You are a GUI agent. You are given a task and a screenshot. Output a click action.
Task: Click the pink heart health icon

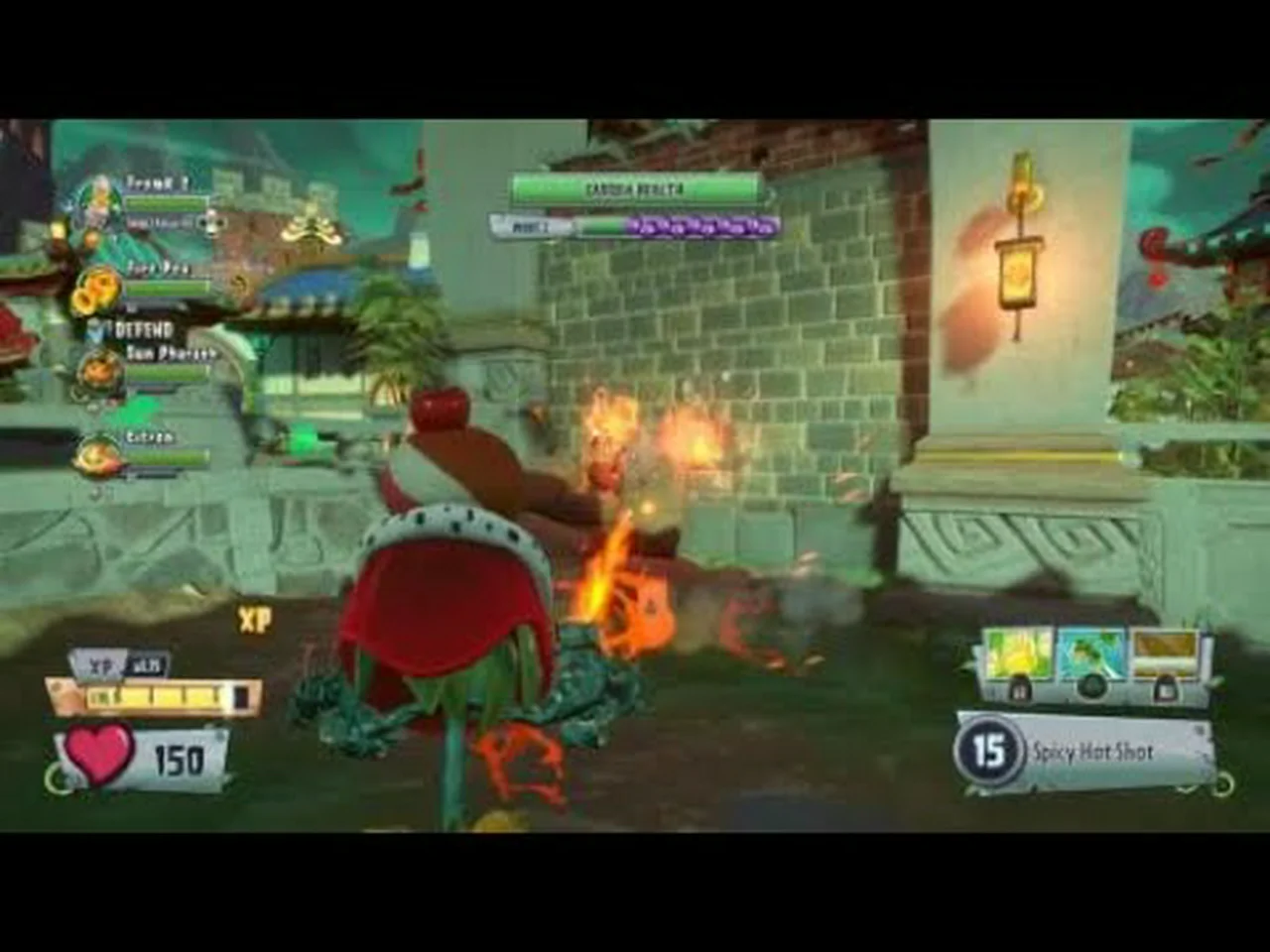[100, 754]
